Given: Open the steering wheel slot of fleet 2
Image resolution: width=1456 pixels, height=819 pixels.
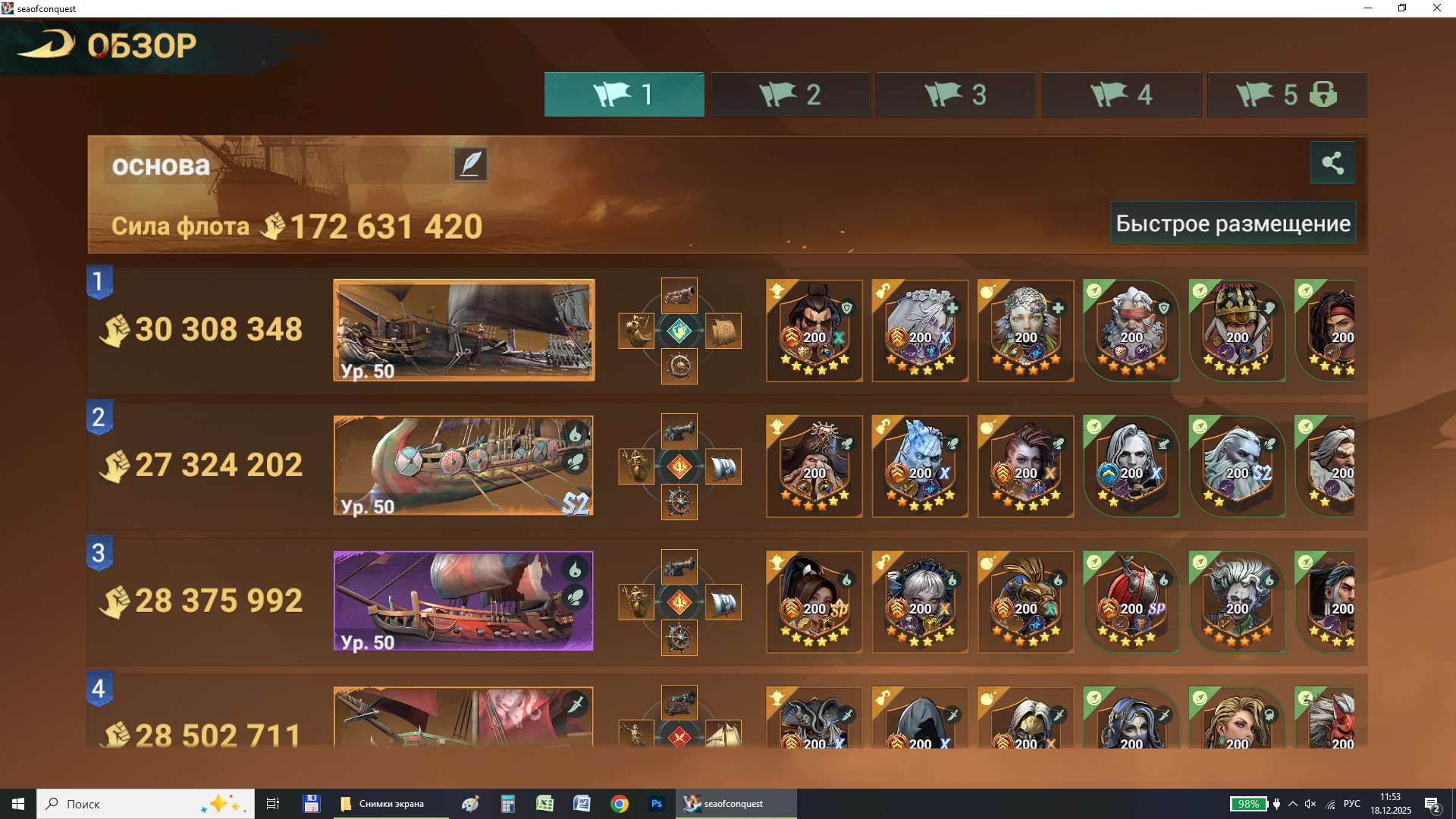Looking at the screenshot, I should (679, 502).
